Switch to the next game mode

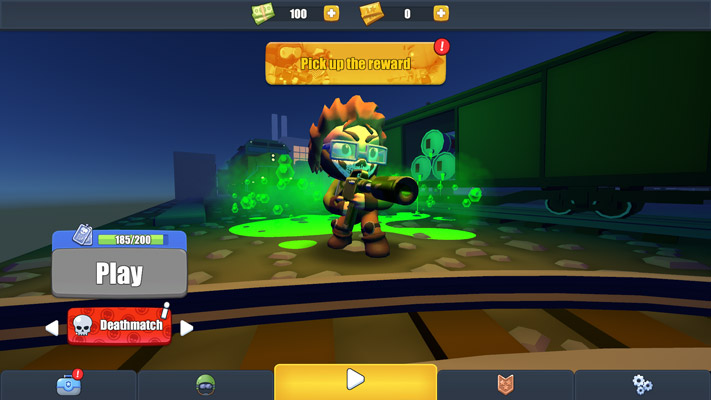(x=186, y=327)
